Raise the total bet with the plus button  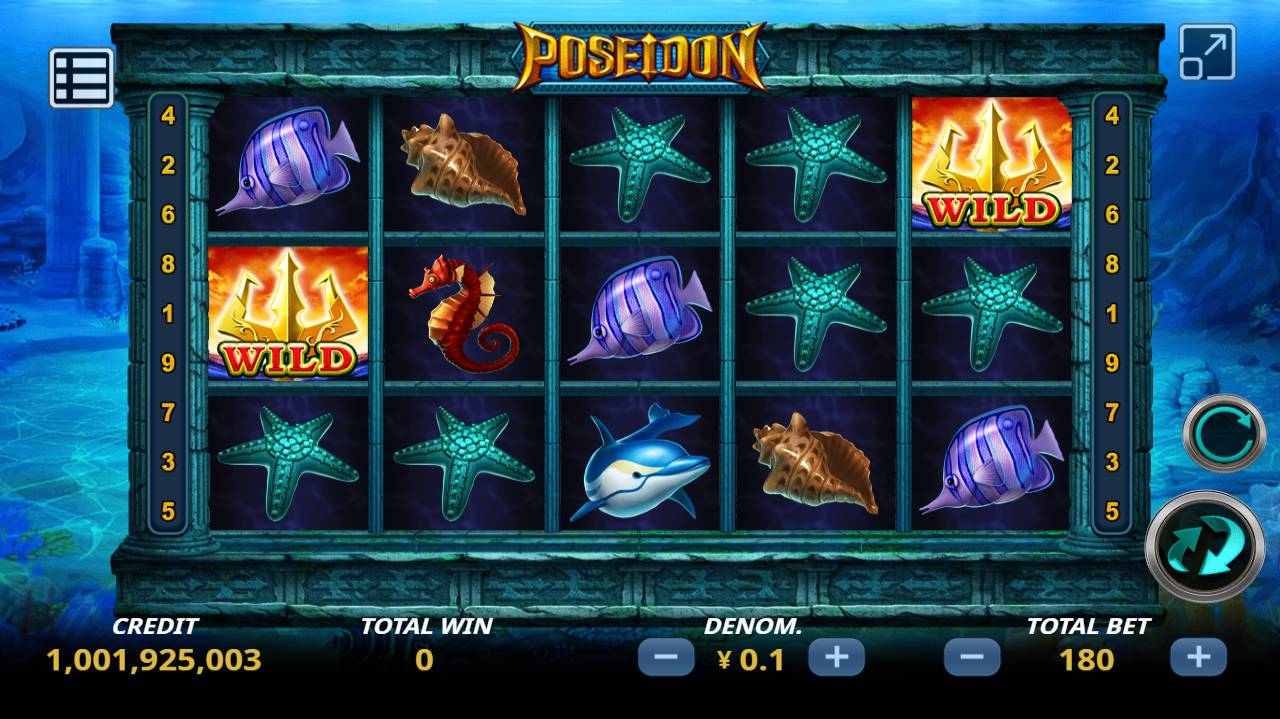pyautogui.click(x=1197, y=658)
